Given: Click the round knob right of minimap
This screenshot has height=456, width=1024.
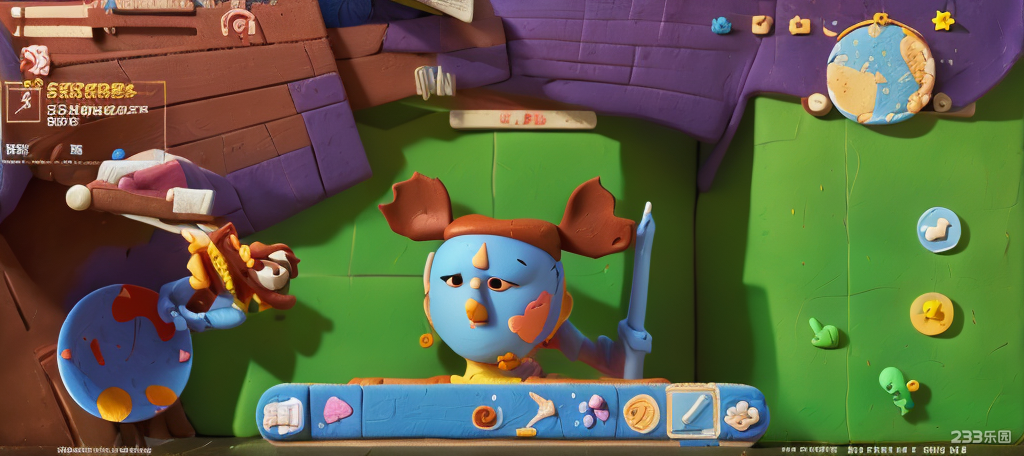Looking at the screenshot, I should [x=942, y=101].
